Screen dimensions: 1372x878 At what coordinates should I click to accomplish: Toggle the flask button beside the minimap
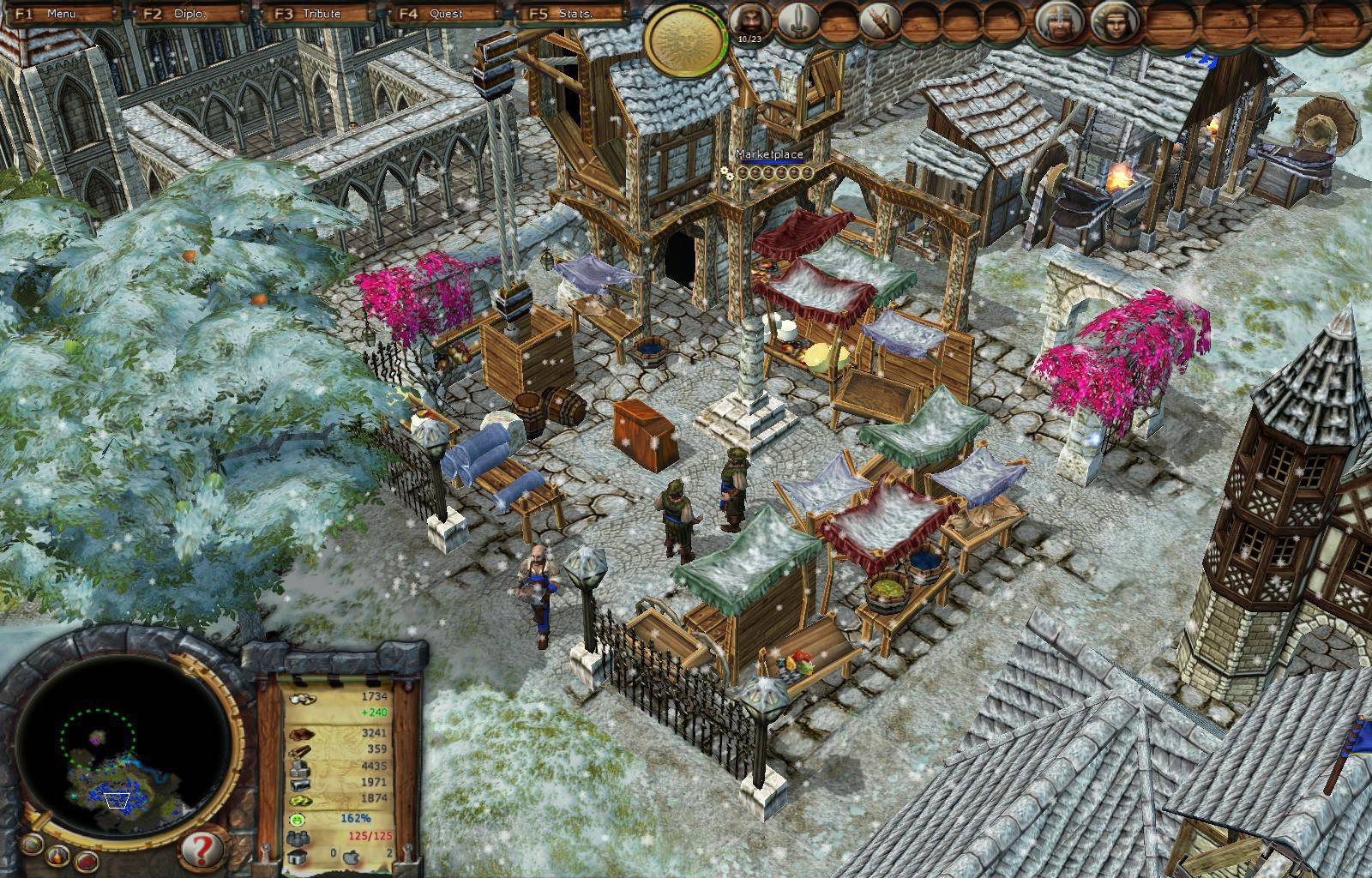(x=57, y=857)
